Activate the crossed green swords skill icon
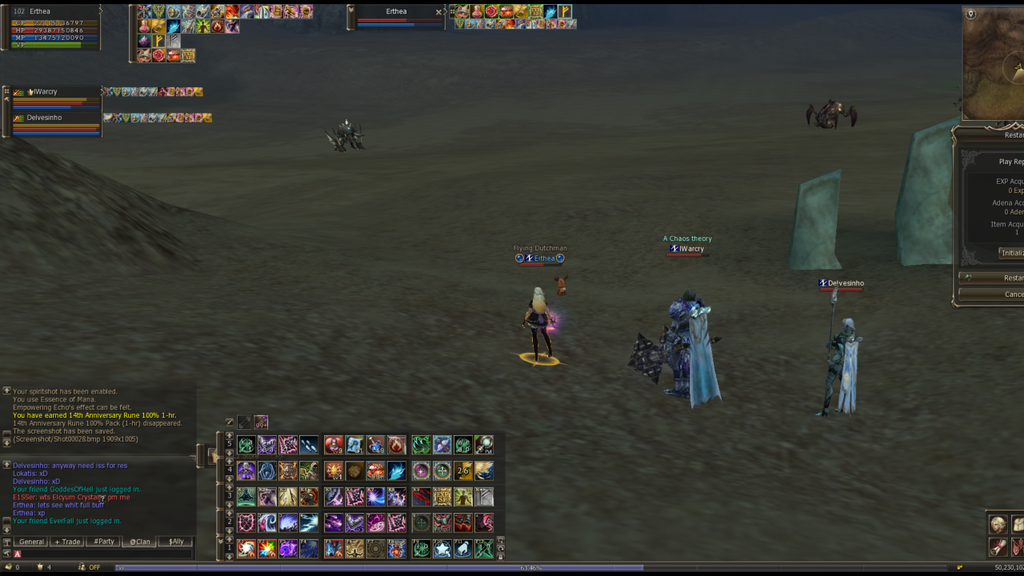The image size is (1024, 576). [x=484, y=548]
